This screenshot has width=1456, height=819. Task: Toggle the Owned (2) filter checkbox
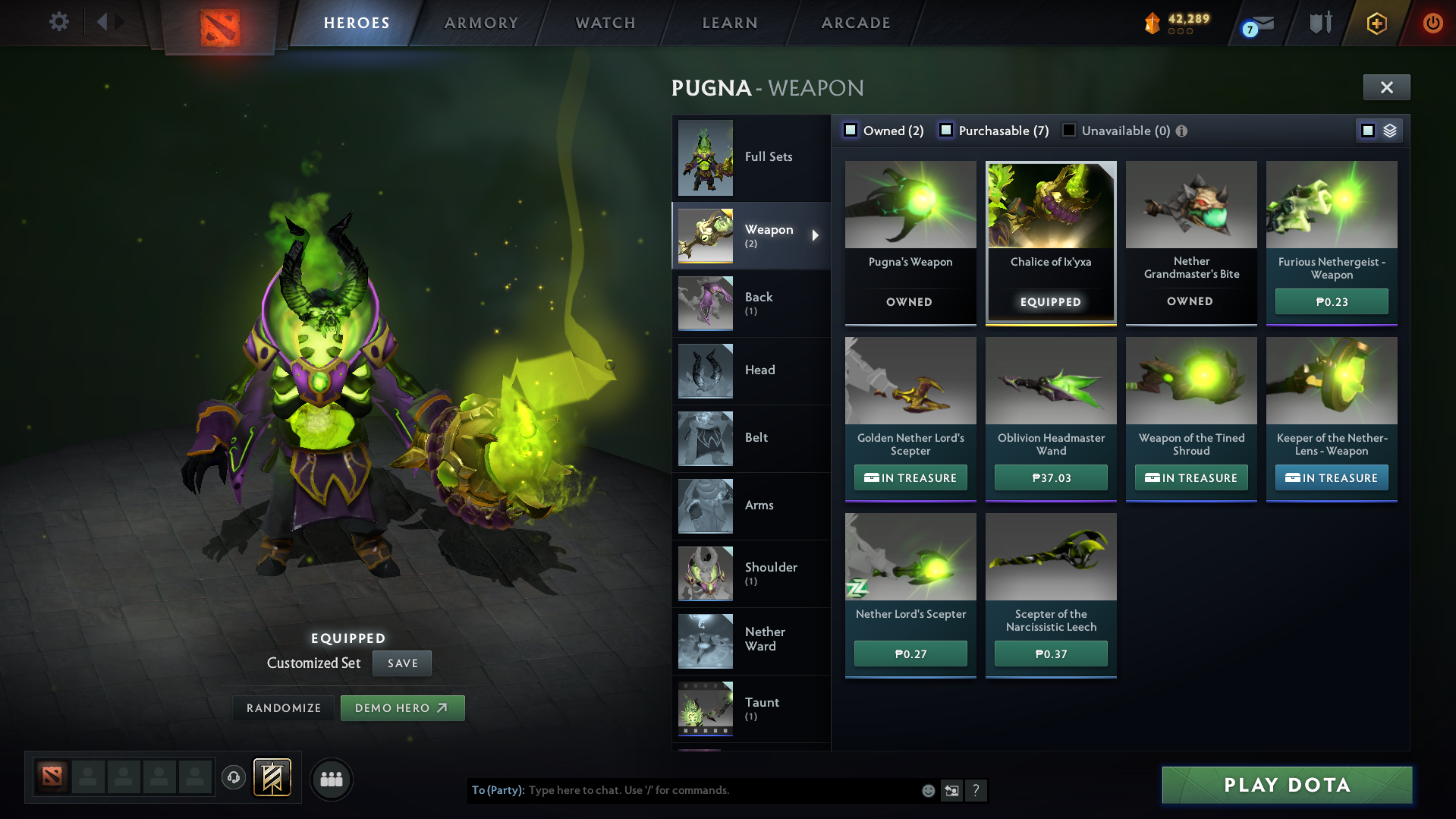(850, 130)
